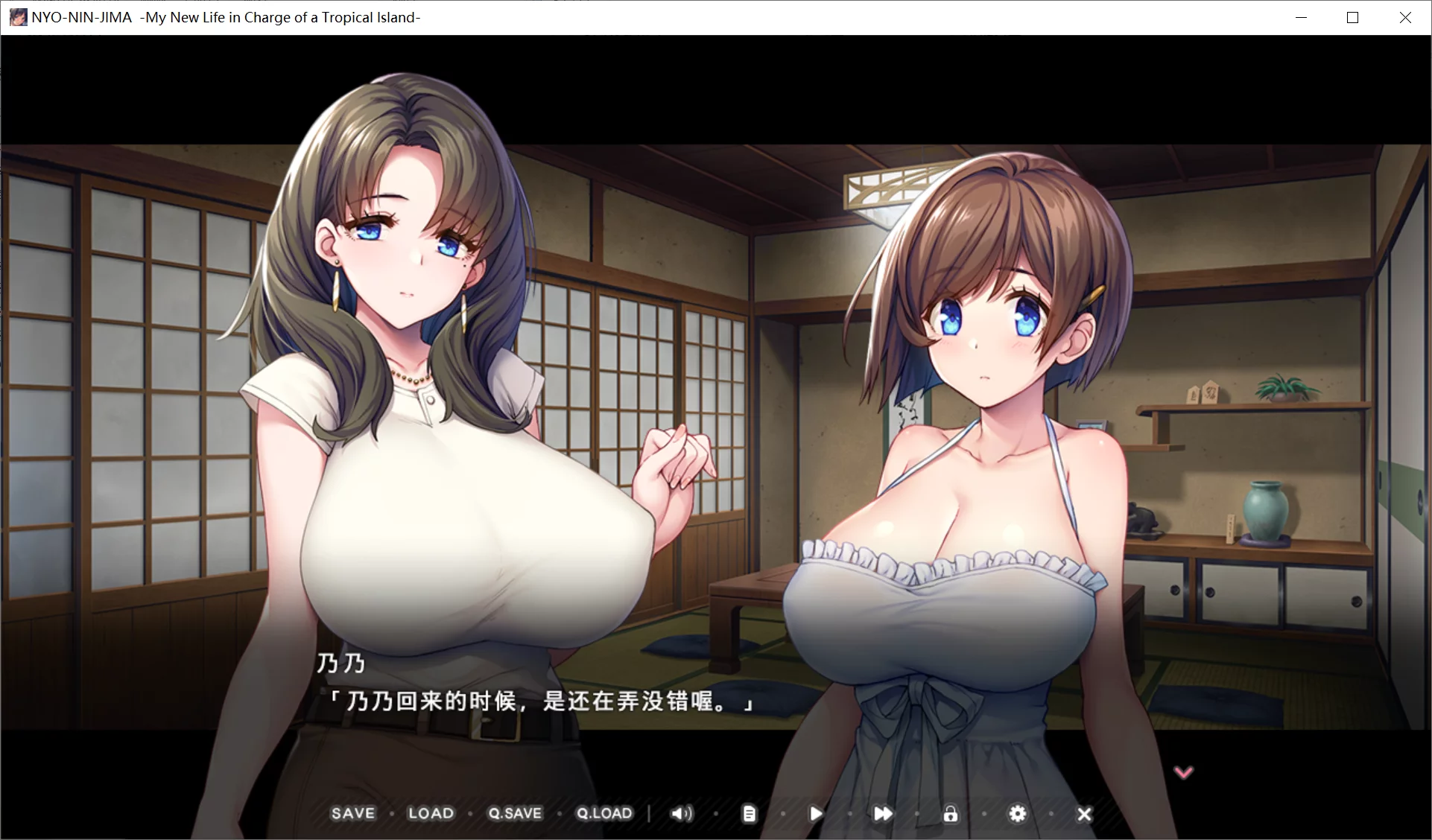Expand the dialogue continue arrow
Viewport: 1432px width, 840px height.
point(1183,772)
